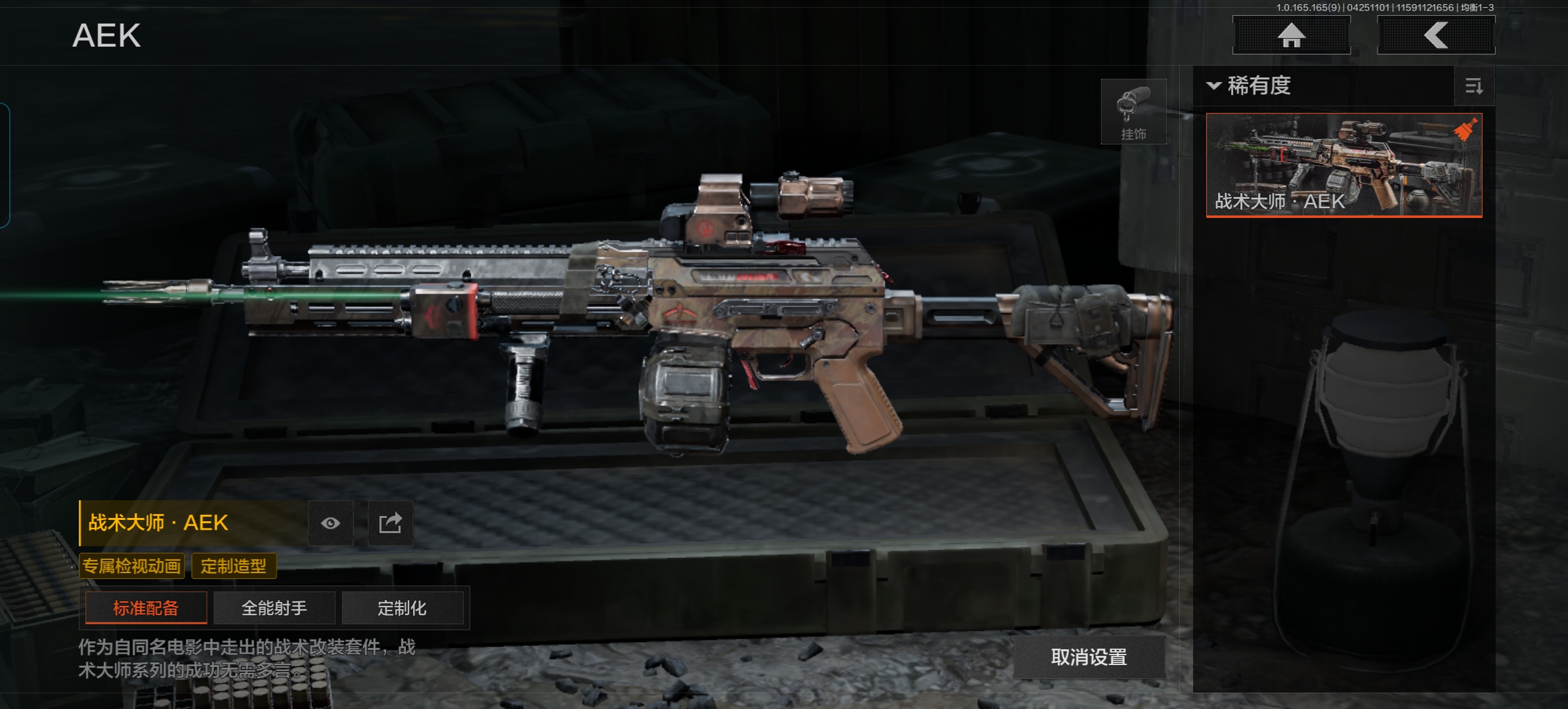Switch to the 标准配备 tab
This screenshot has width=1568, height=709.
146,608
